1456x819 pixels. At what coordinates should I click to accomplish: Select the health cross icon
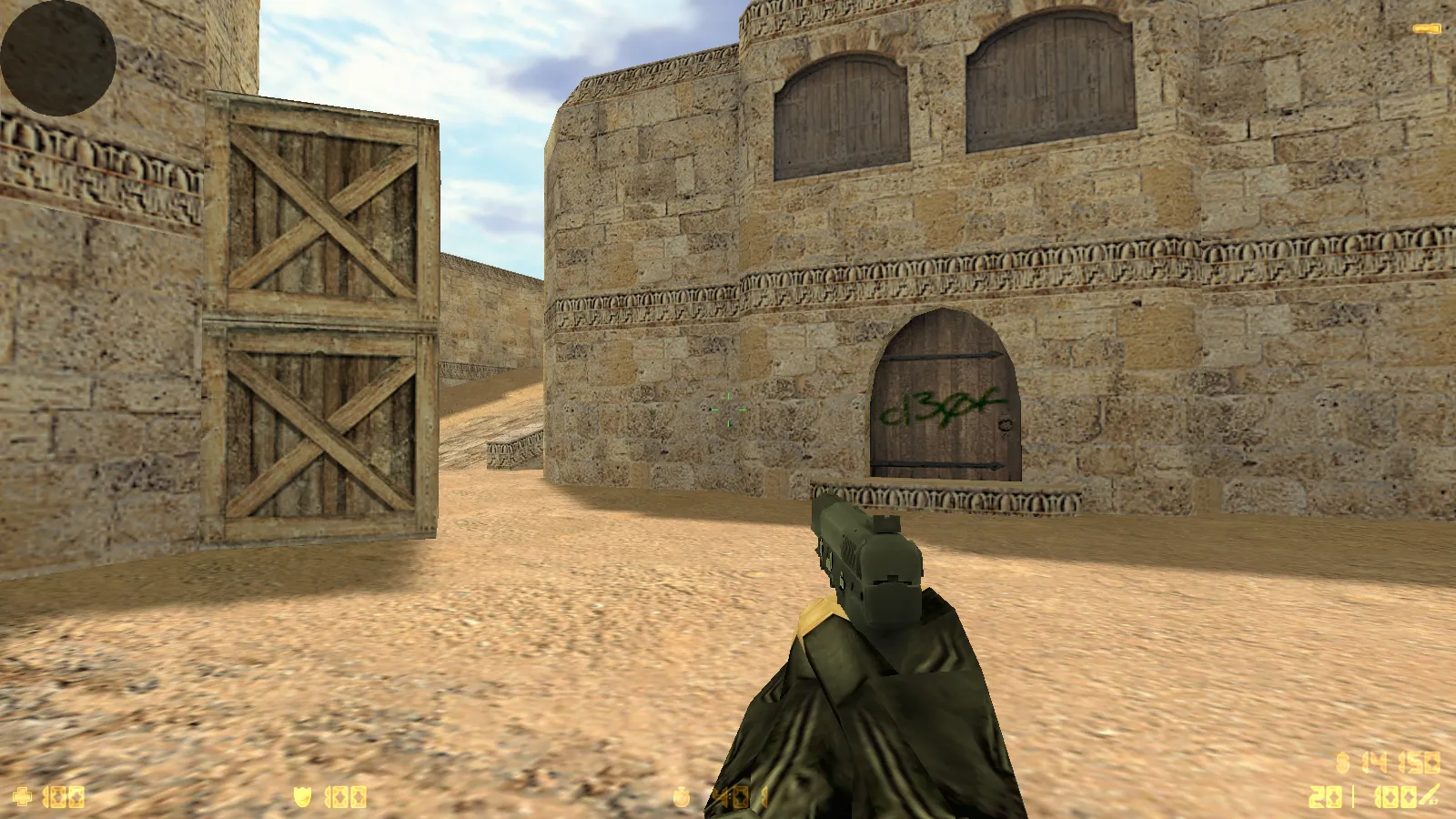tap(23, 797)
